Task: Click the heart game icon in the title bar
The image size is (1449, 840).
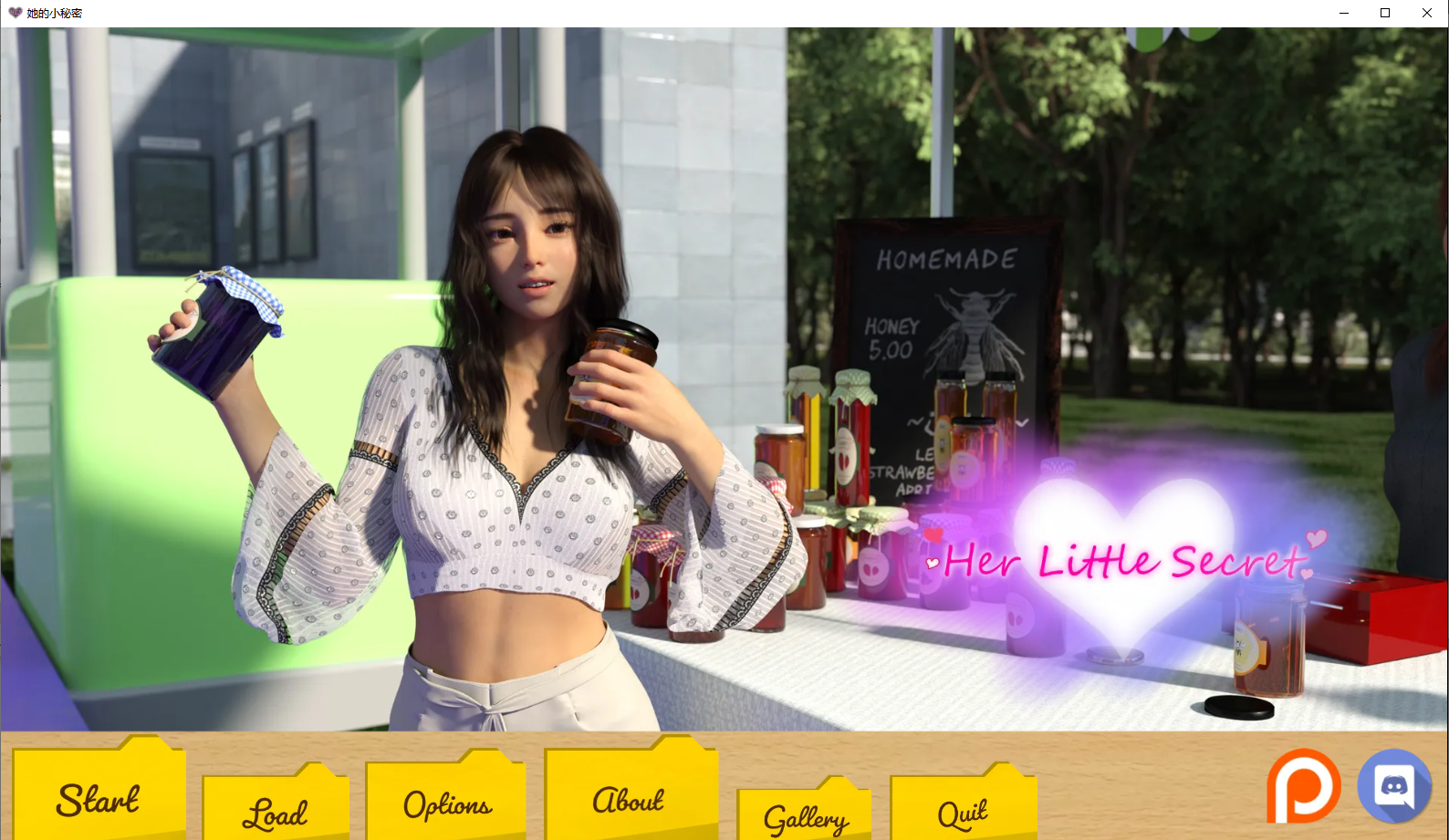Action: point(16,13)
